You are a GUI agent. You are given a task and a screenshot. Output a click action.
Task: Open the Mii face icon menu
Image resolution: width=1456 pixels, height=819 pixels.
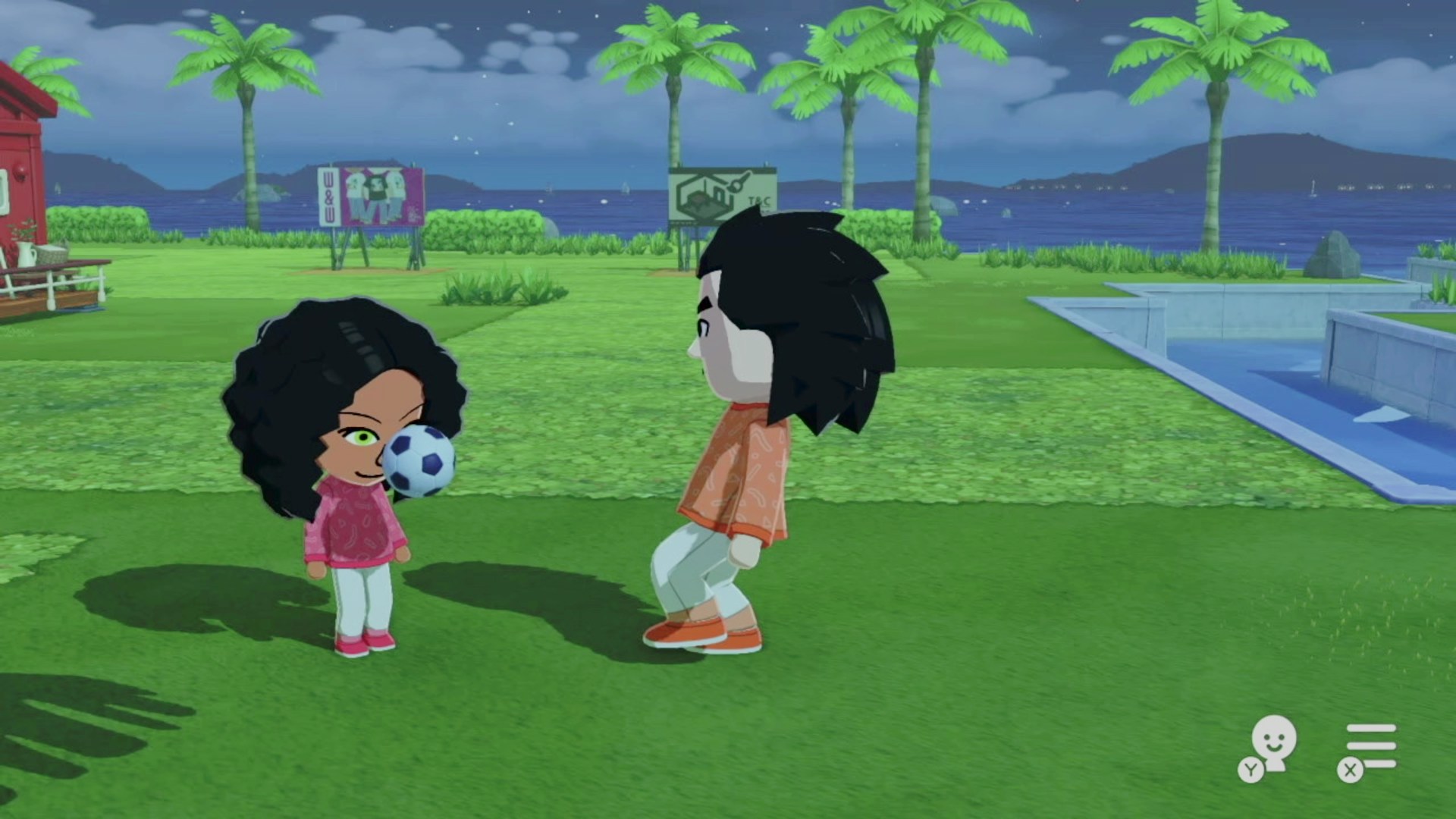pyautogui.click(x=1271, y=745)
